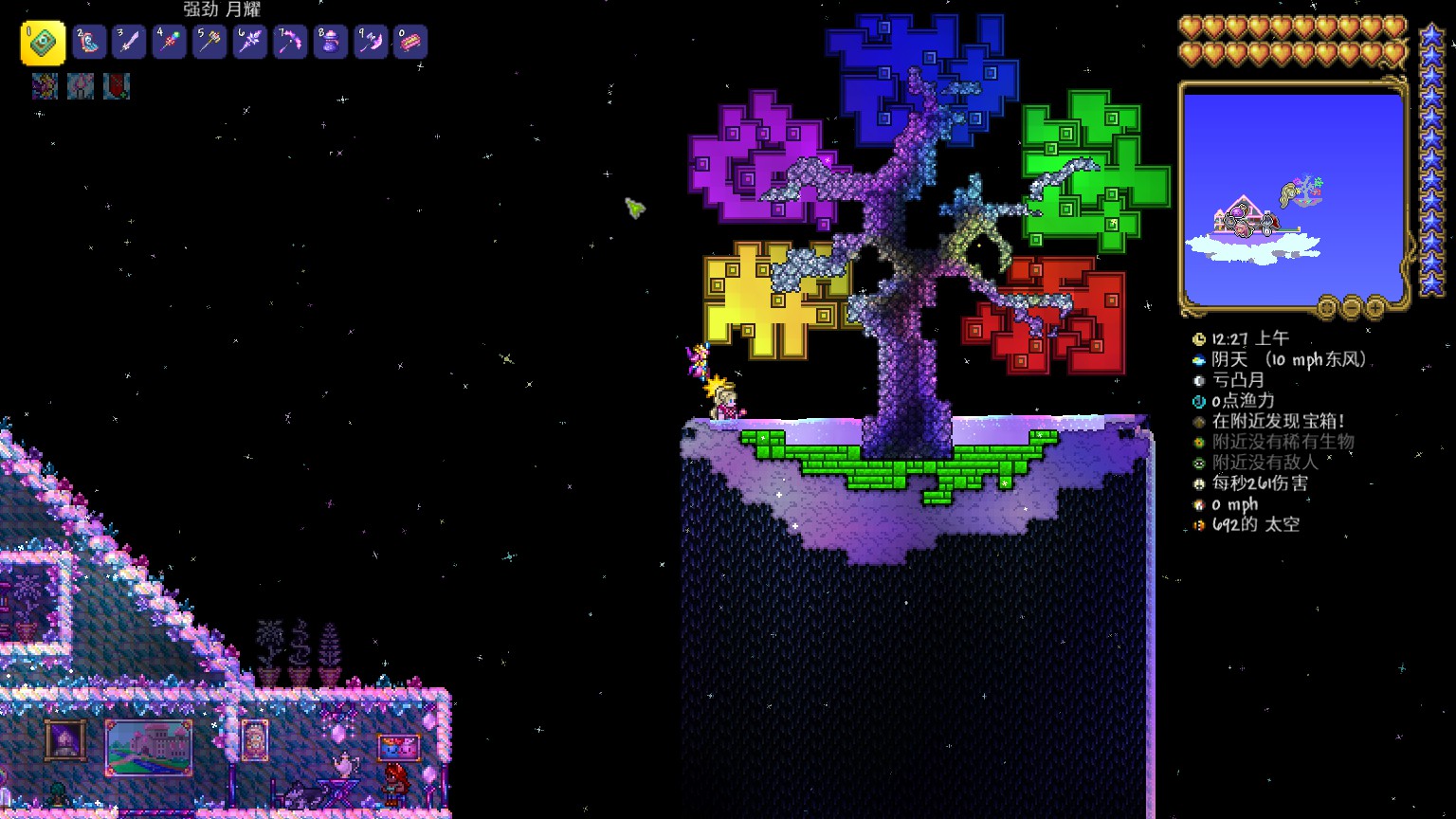Viewport: 1456px width, 819px height.
Task: Equip the sword in hotbar slot 3
Action: coord(130,43)
